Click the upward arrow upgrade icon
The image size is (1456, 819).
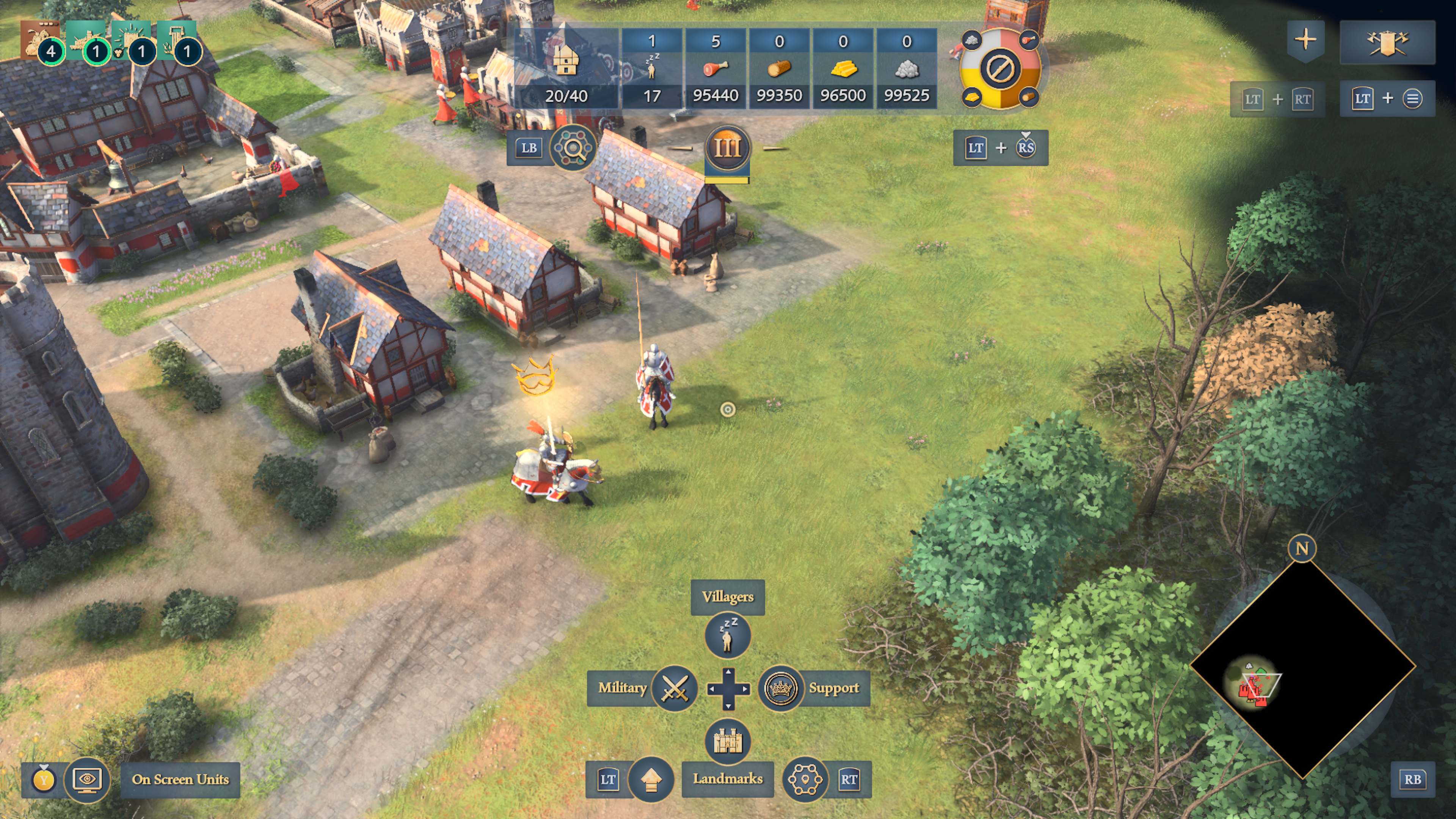pos(651,780)
